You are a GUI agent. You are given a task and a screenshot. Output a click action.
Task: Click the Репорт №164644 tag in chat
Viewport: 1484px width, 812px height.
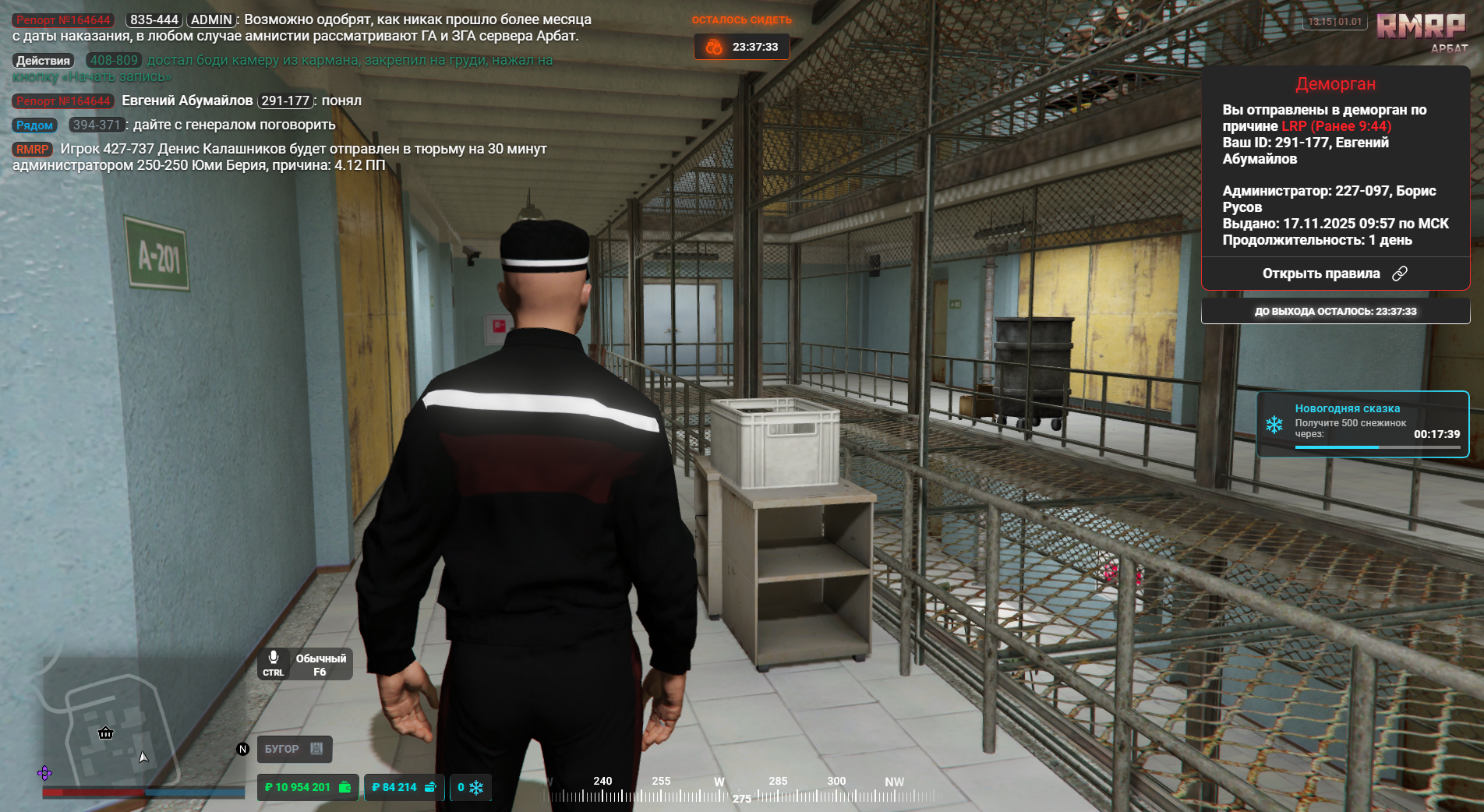point(63,20)
